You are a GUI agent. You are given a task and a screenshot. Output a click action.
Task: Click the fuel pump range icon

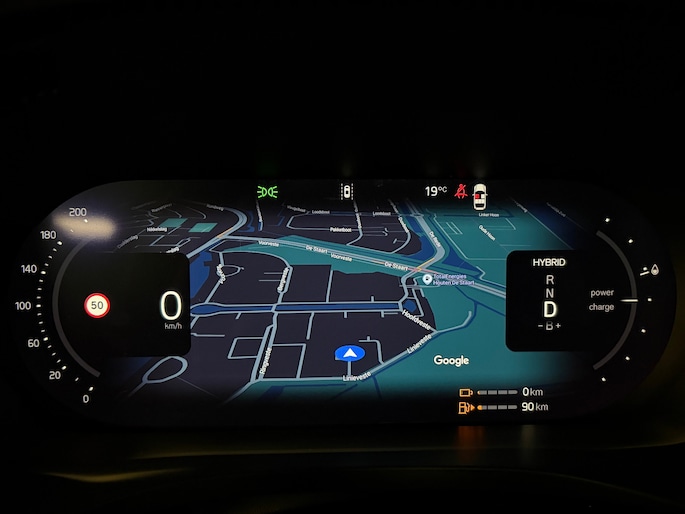click(464, 408)
